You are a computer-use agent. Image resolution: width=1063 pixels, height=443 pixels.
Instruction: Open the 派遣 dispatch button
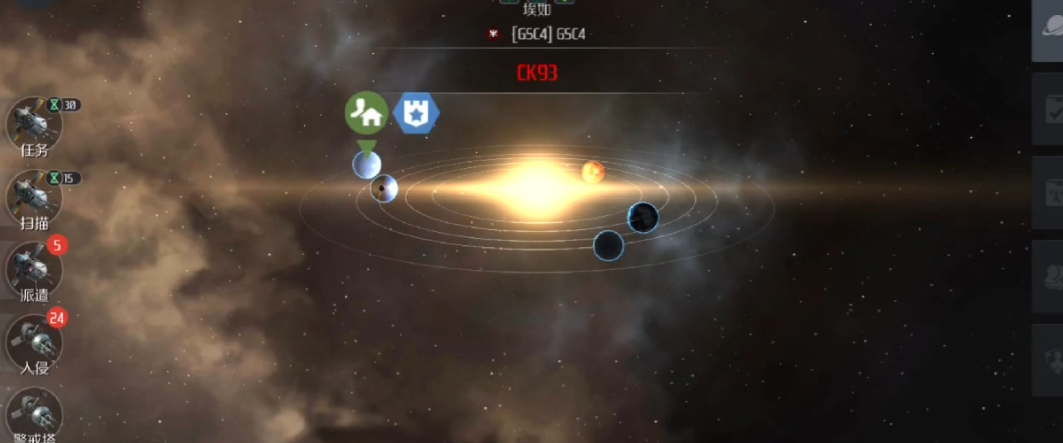click(x=34, y=270)
